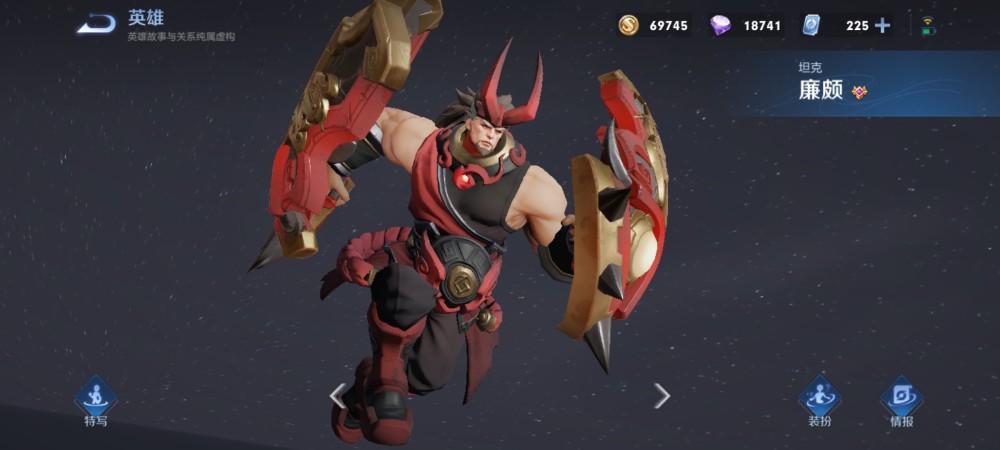Viewport: 1000px width, 450px height.
Task: Show the next hero with right arrow
Action: [x=661, y=396]
